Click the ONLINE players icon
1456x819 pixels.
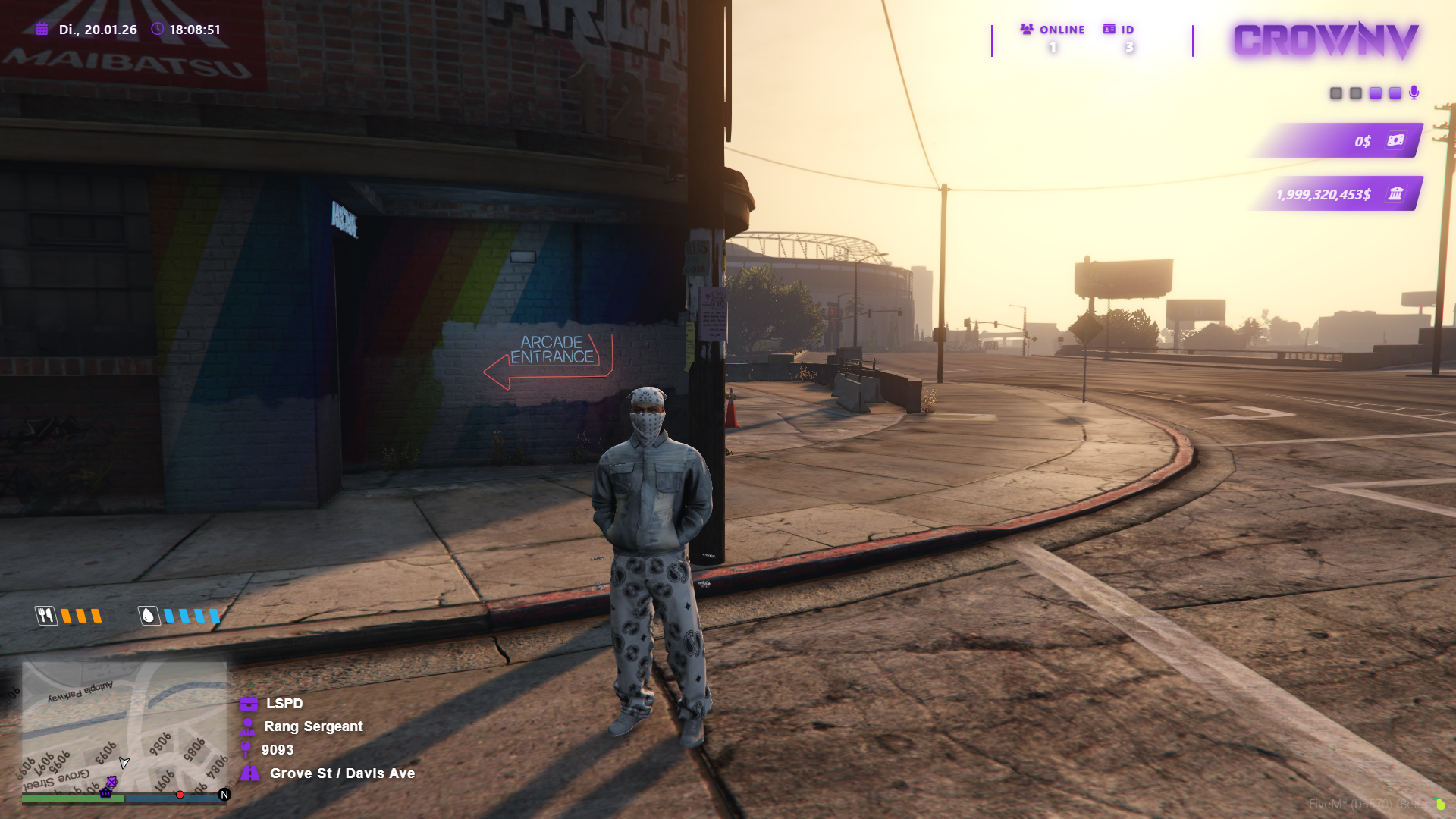coord(1026,29)
